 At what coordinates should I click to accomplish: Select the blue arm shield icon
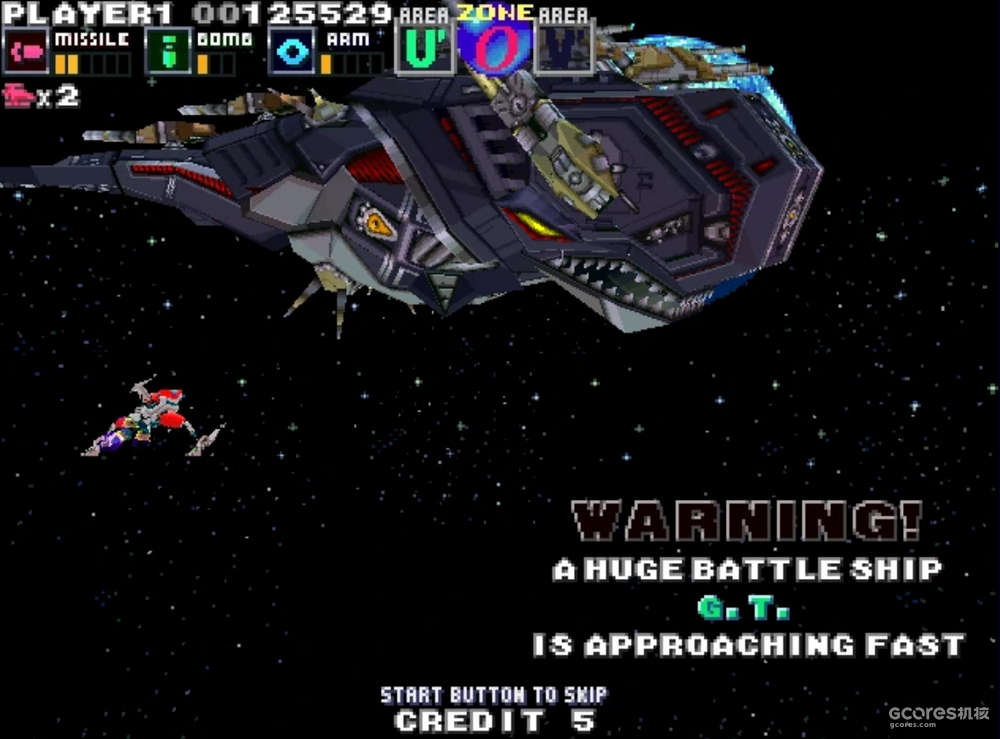[291, 51]
